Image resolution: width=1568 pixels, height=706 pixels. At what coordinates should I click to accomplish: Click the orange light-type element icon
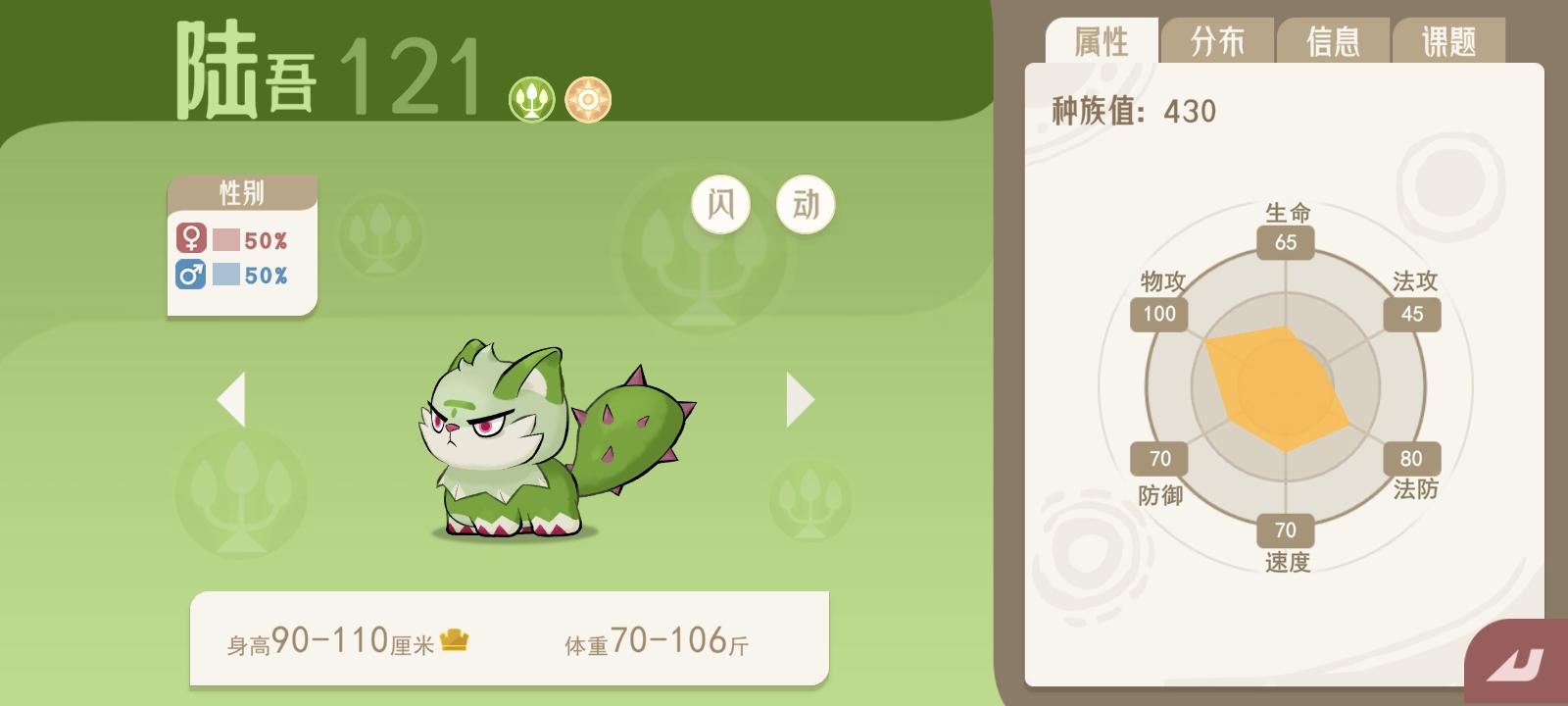tap(589, 98)
